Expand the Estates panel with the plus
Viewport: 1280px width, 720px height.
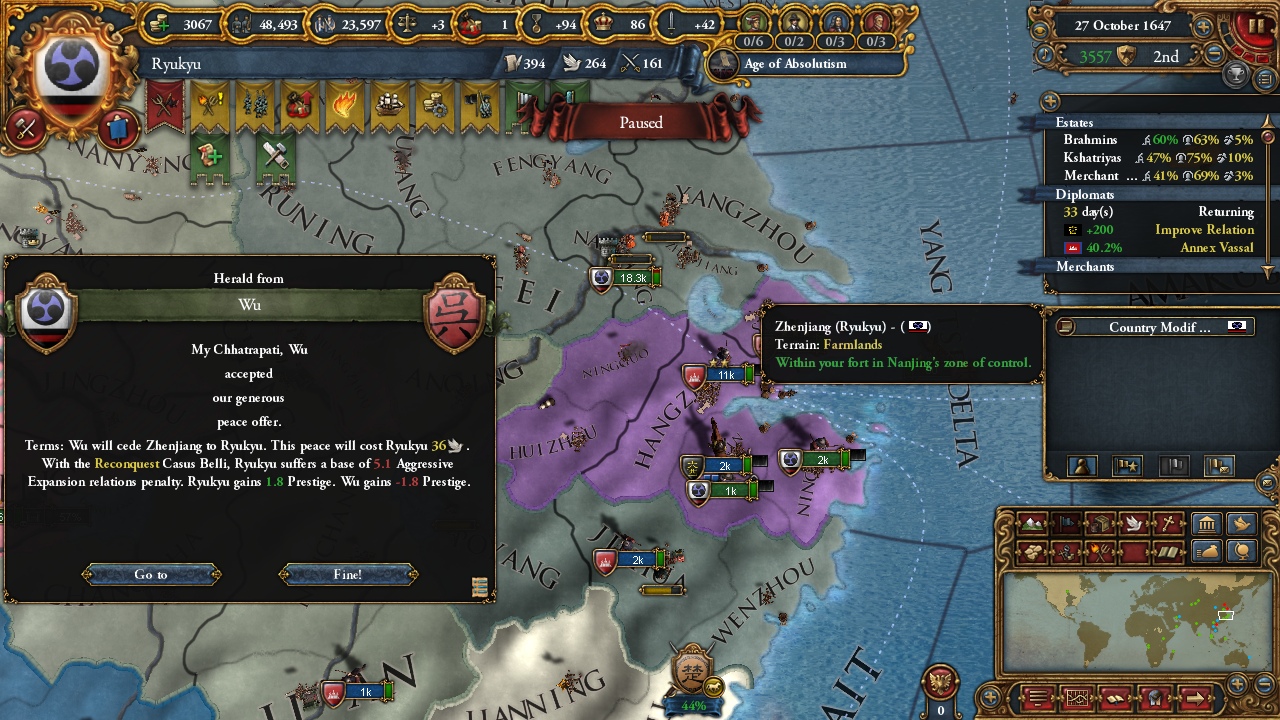click(x=1050, y=101)
